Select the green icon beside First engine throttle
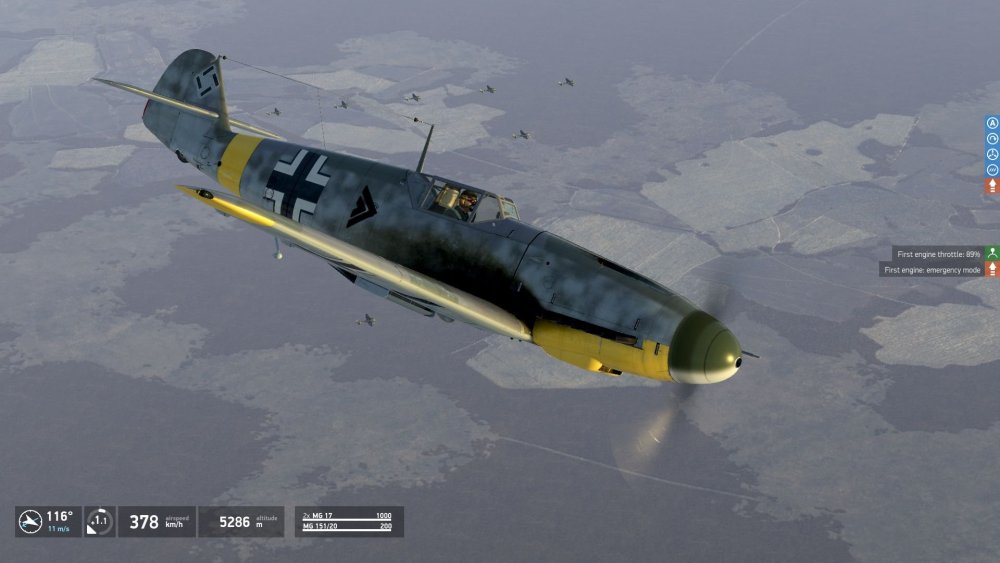 pos(992,254)
